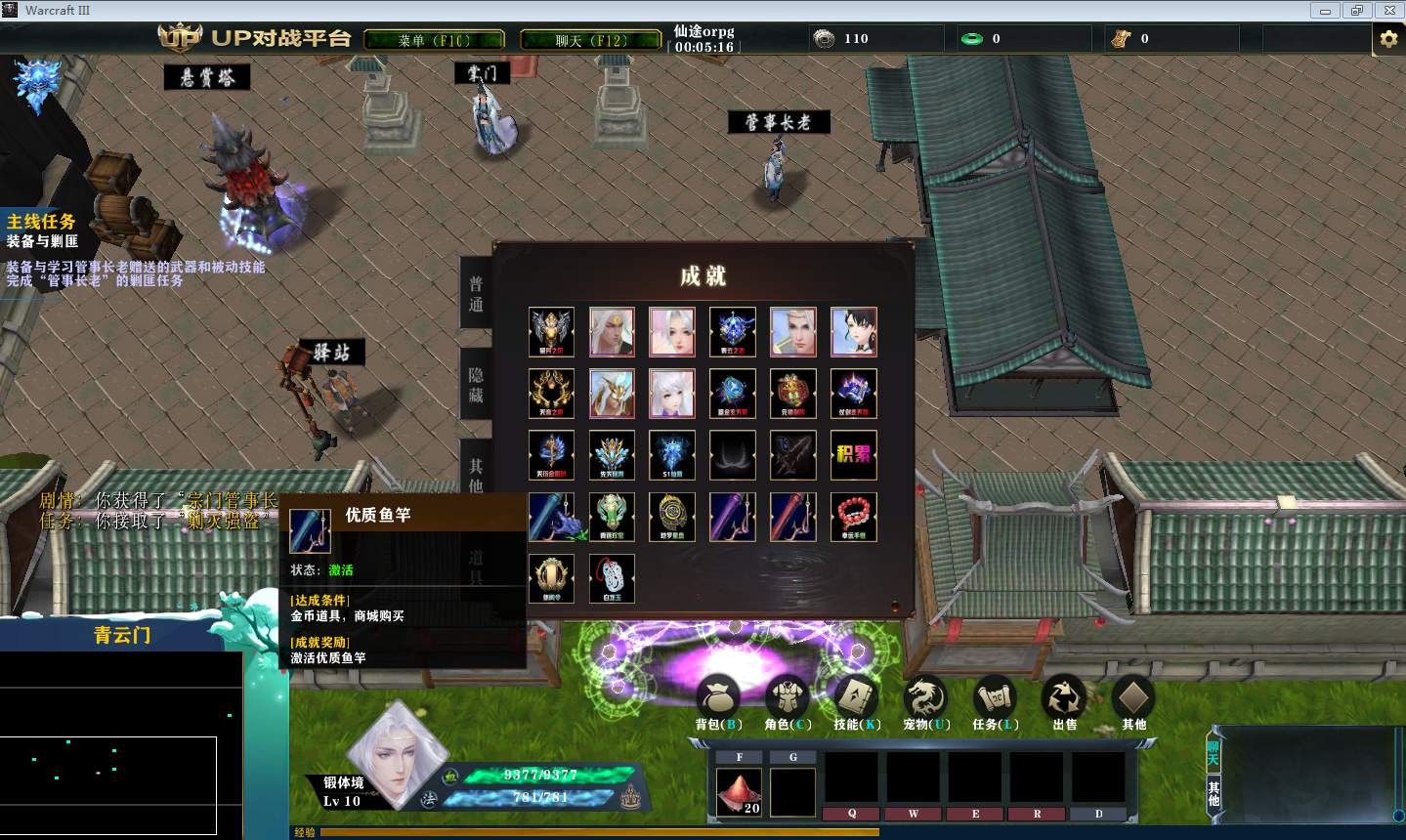The height and width of the screenshot is (840, 1406).
Task: Switch to the 其他 achievements tab
Action: 476,474
